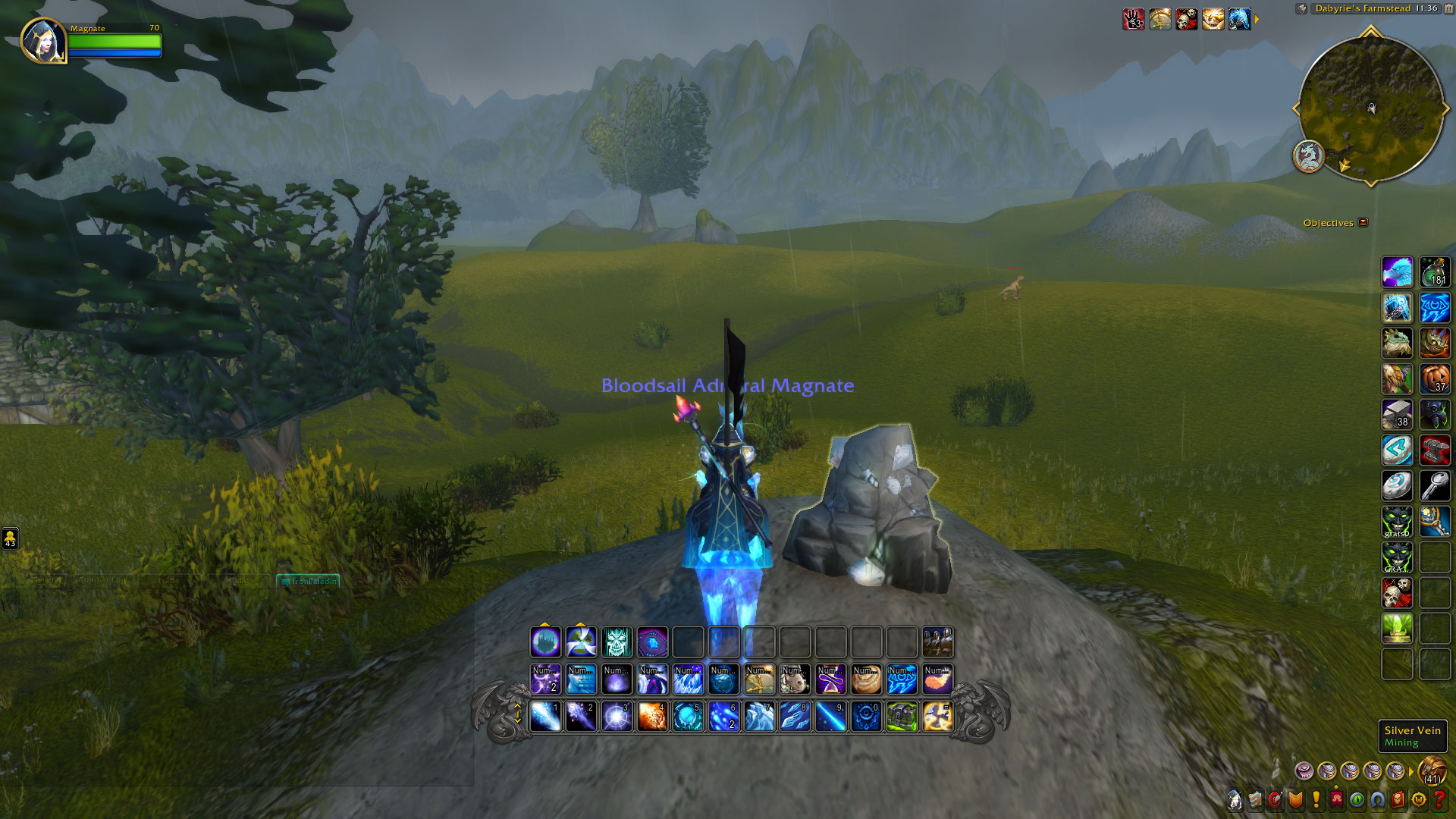Open the minimap
The width and height of the screenshot is (1456, 819).
coord(1370,108)
